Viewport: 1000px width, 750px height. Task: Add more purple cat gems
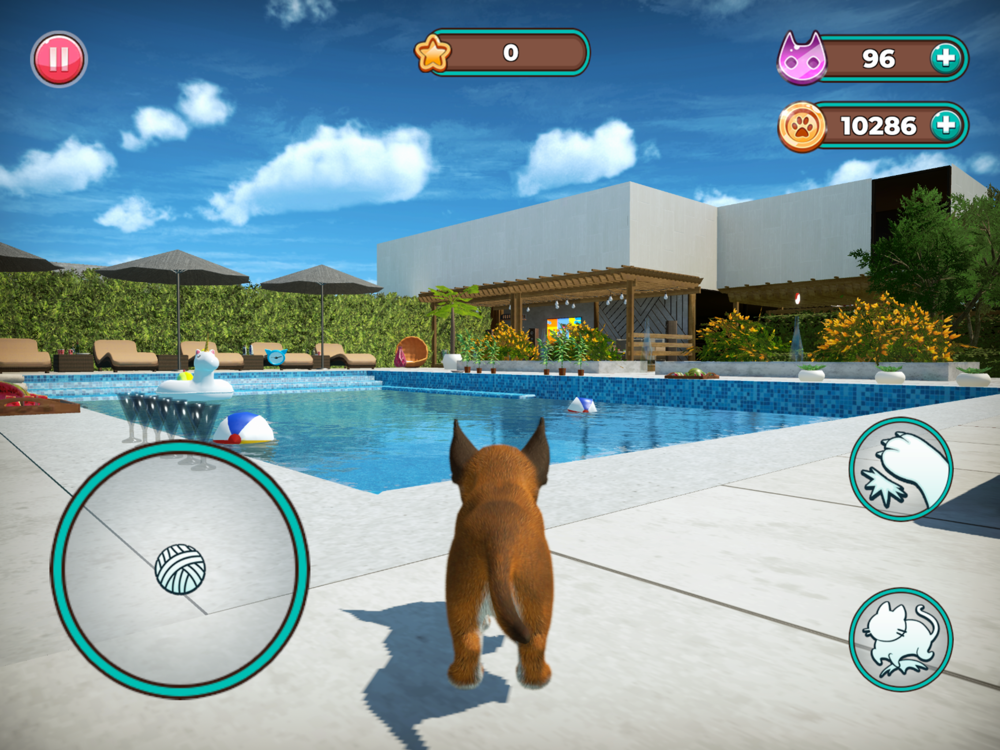pos(945,59)
